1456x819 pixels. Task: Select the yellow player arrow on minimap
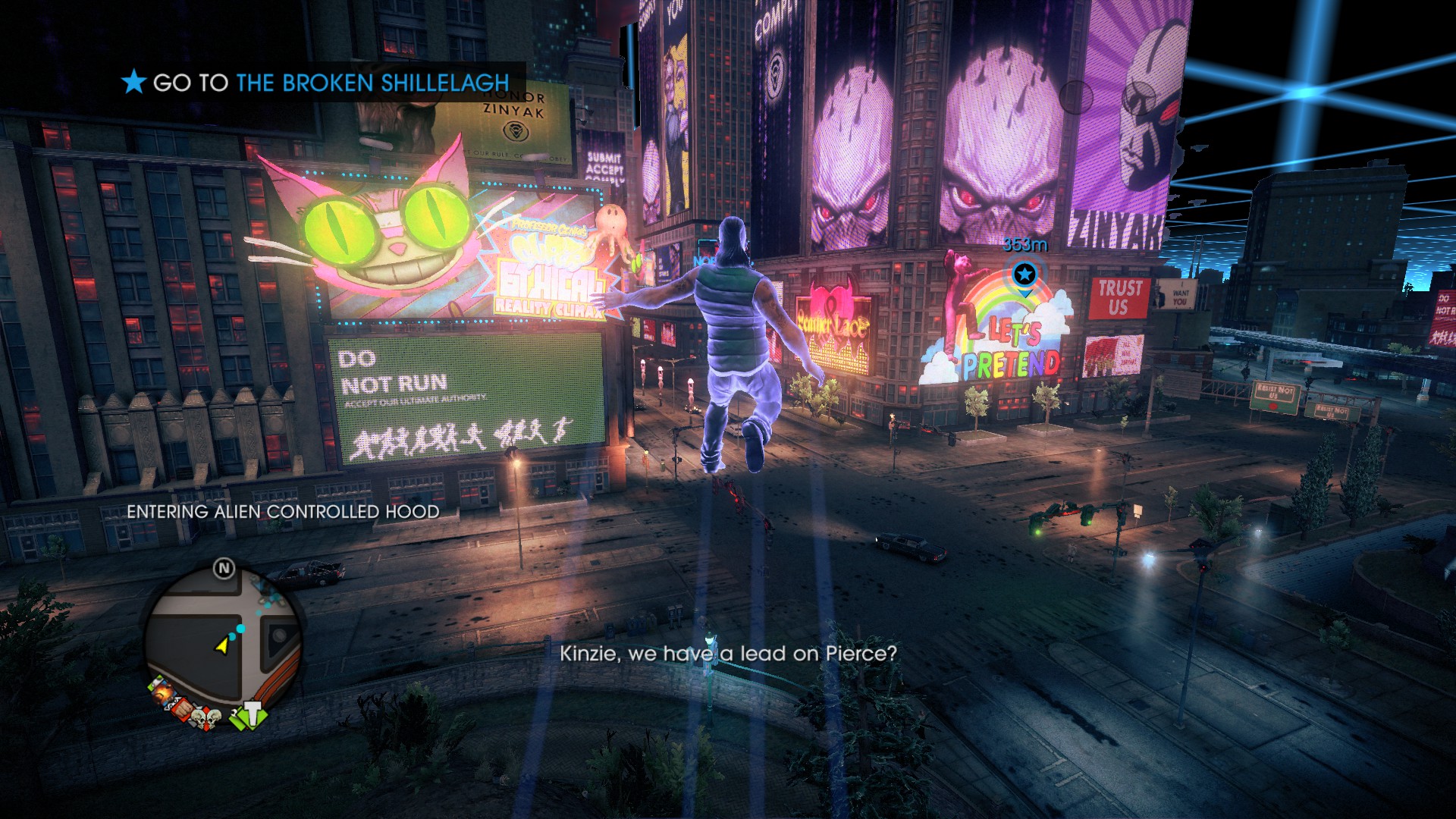point(221,645)
